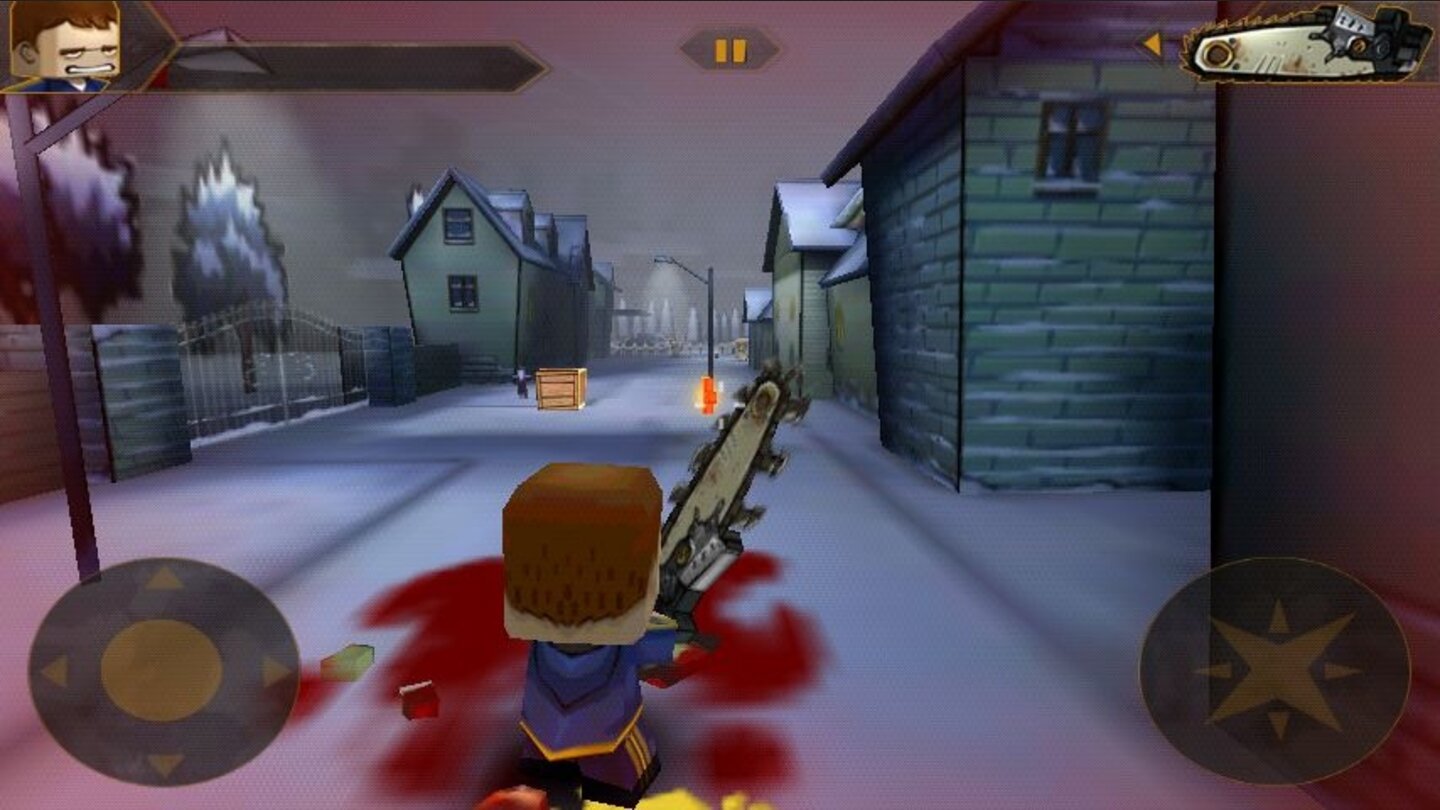Click the wooden crate in the street

[x=558, y=388]
